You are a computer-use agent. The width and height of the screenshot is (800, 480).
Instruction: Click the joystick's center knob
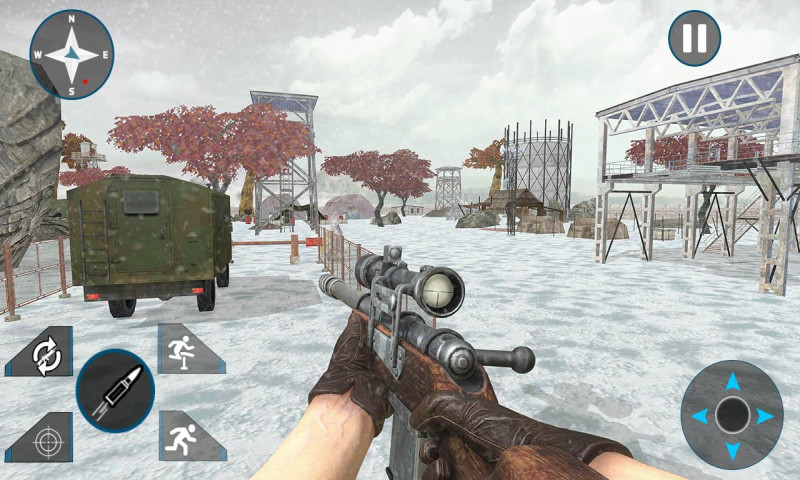(733, 415)
